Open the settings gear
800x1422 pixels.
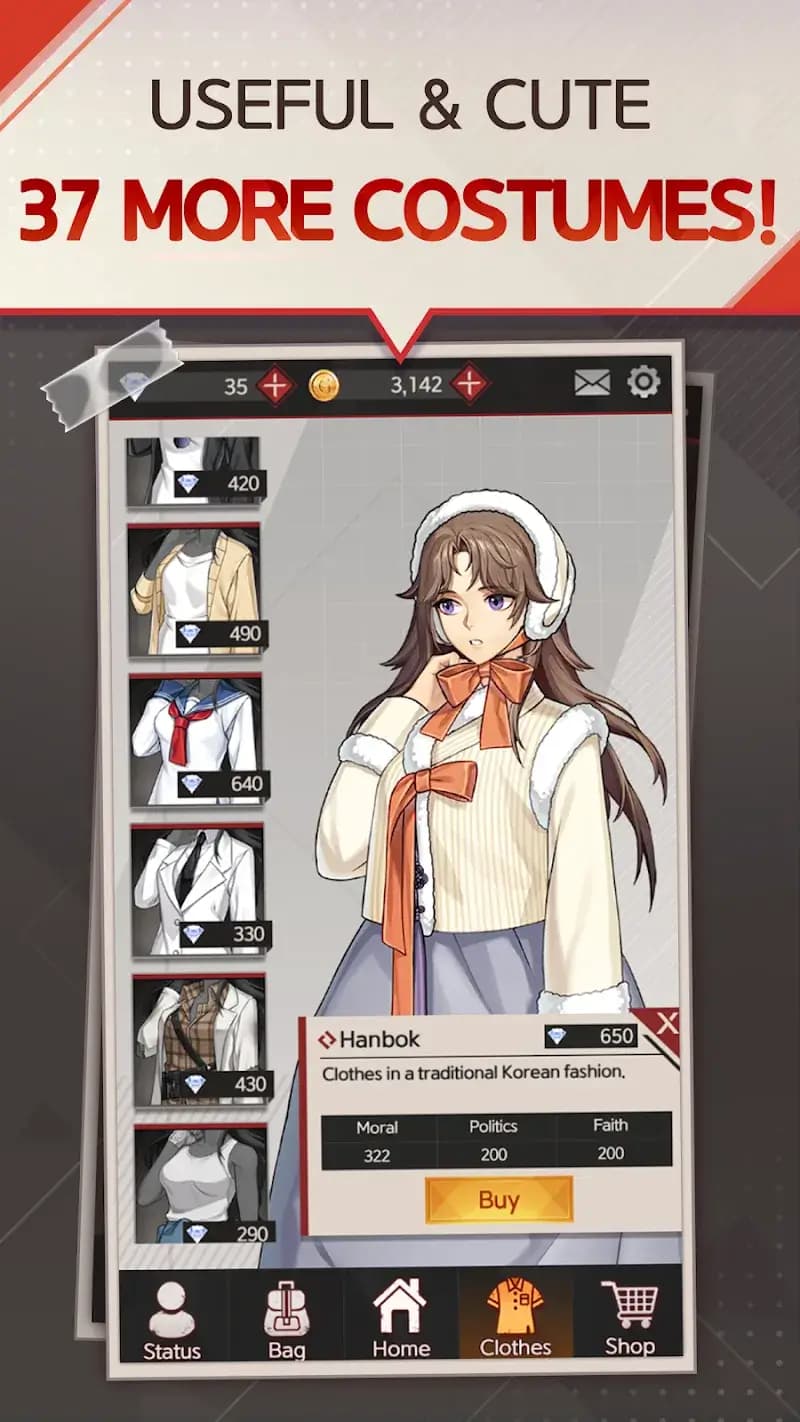tap(643, 382)
